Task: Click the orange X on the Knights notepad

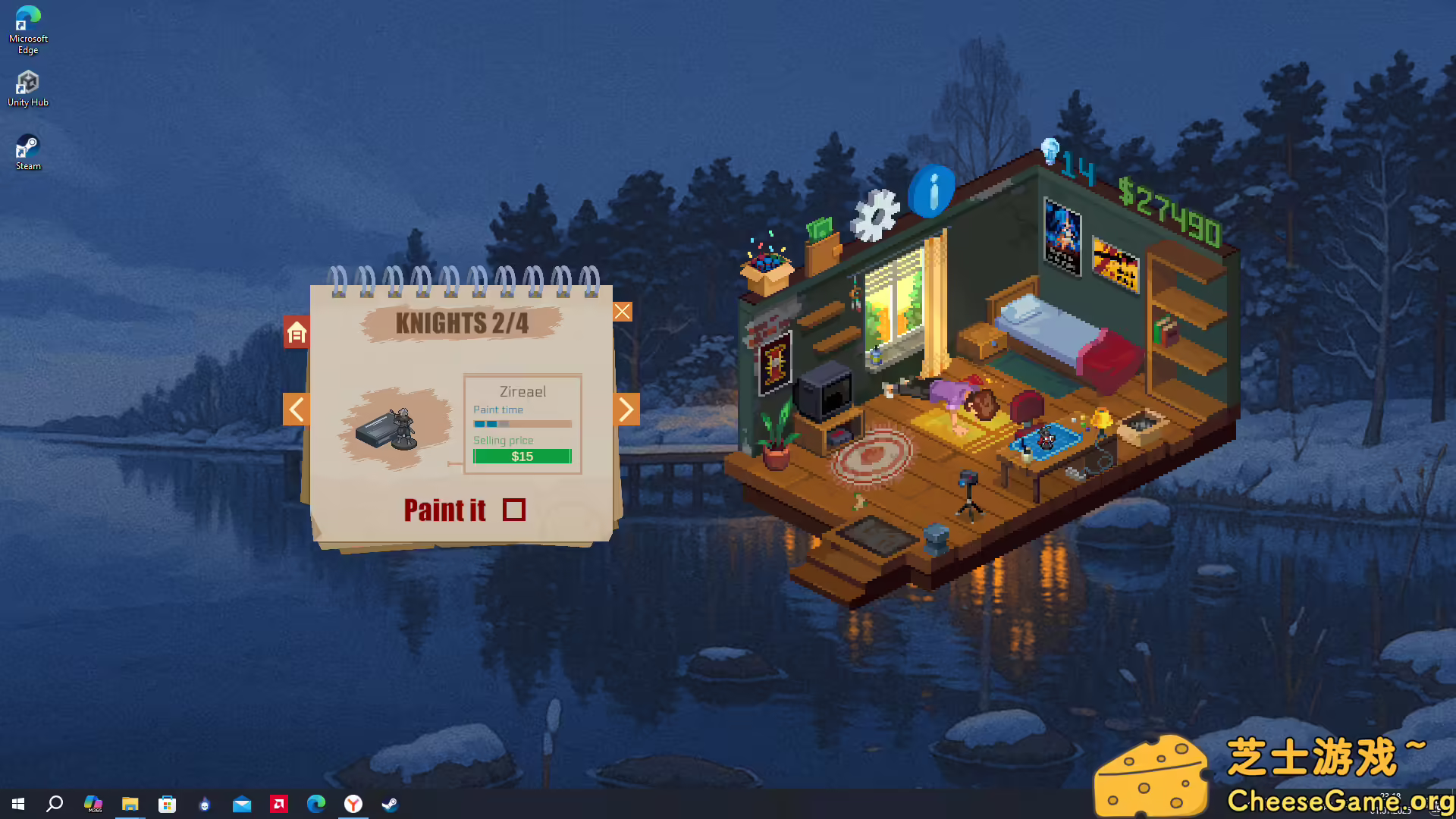Action: (x=622, y=311)
